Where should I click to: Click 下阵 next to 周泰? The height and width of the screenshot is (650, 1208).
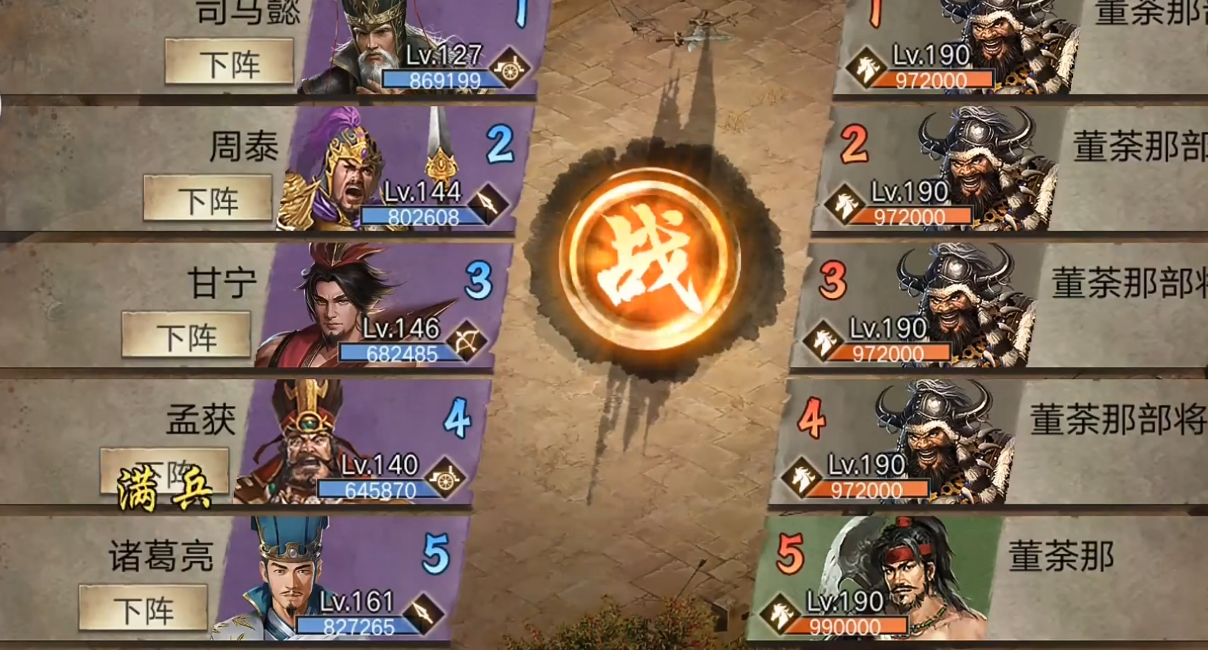(208, 198)
